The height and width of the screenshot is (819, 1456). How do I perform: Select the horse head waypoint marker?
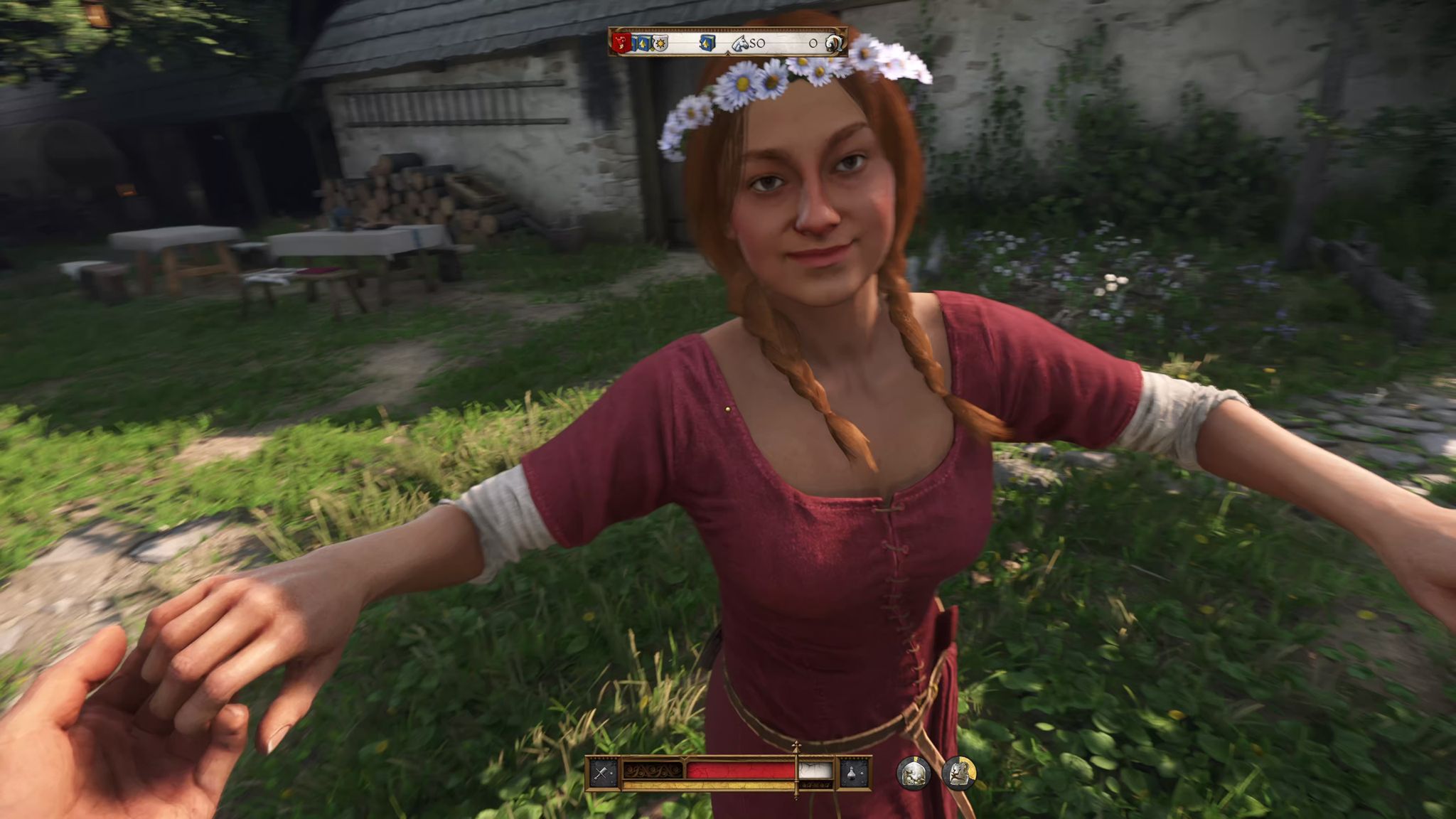pyautogui.click(x=739, y=43)
